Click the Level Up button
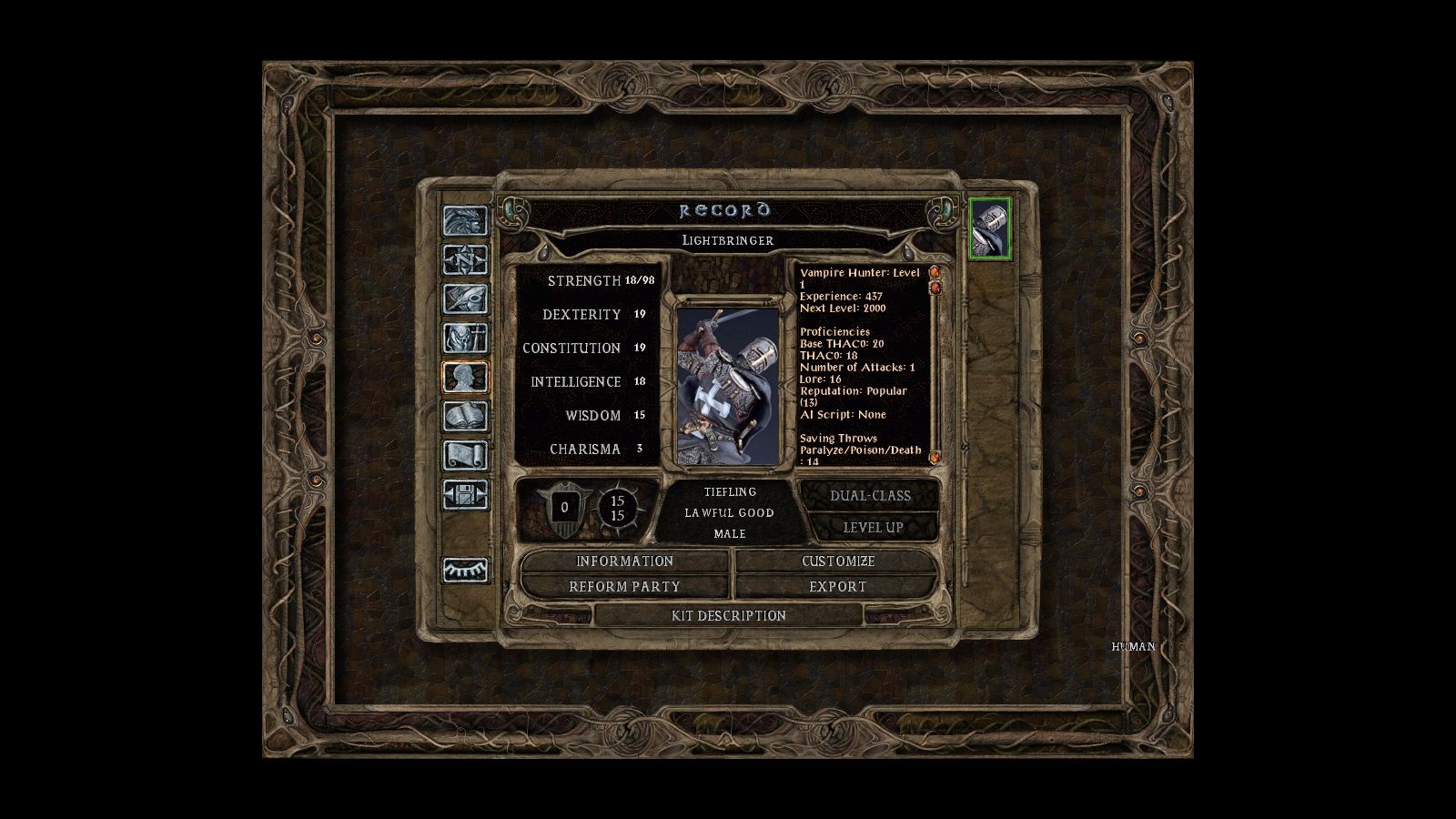Viewport: 1456px width, 819px height. tap(875, 526)
